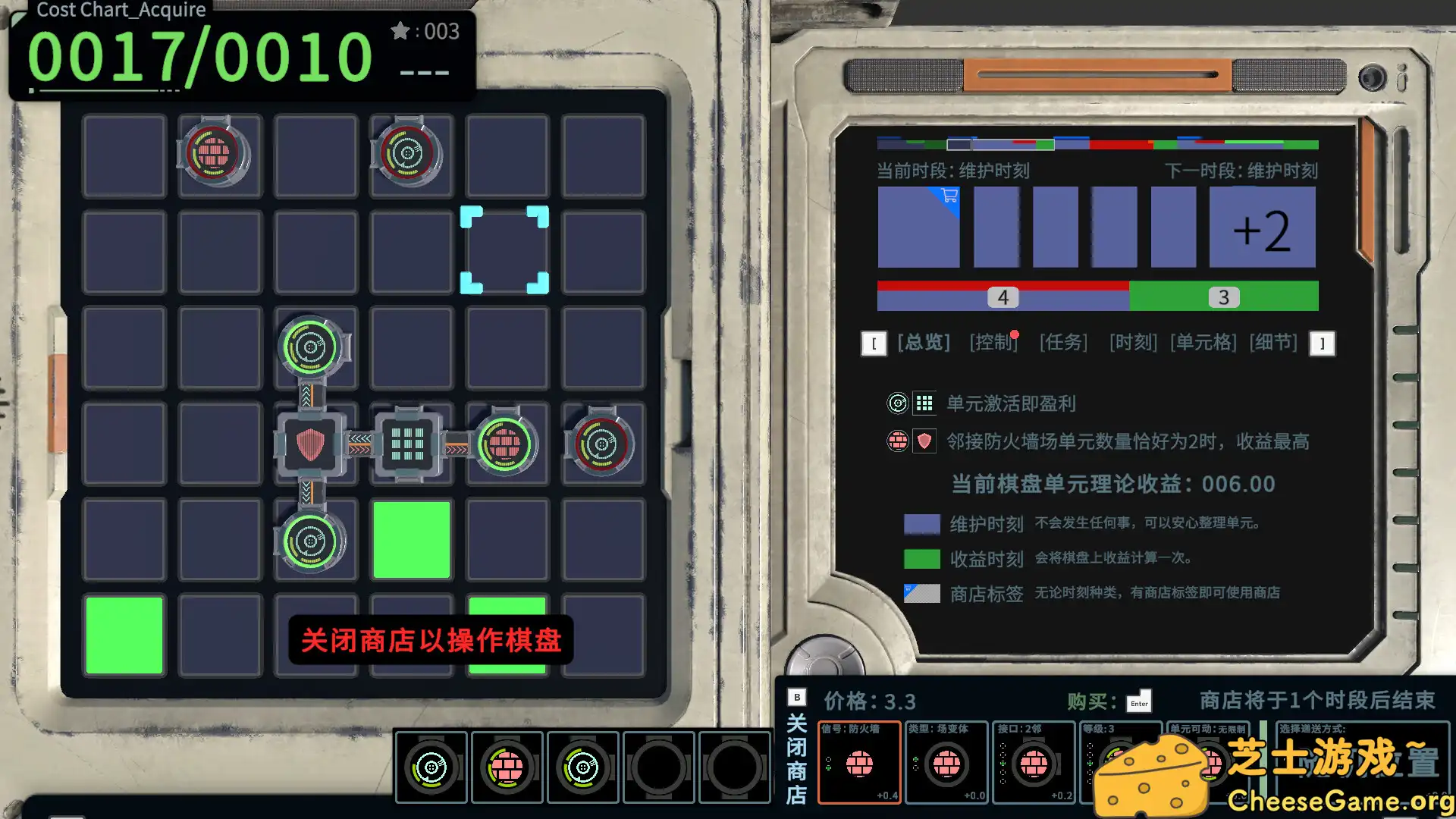Image resolution: width=1456 pixels, height=819 pixels.
Task: Click the right bracket to cycle panel tabs
Action: tap(1323, 344)
